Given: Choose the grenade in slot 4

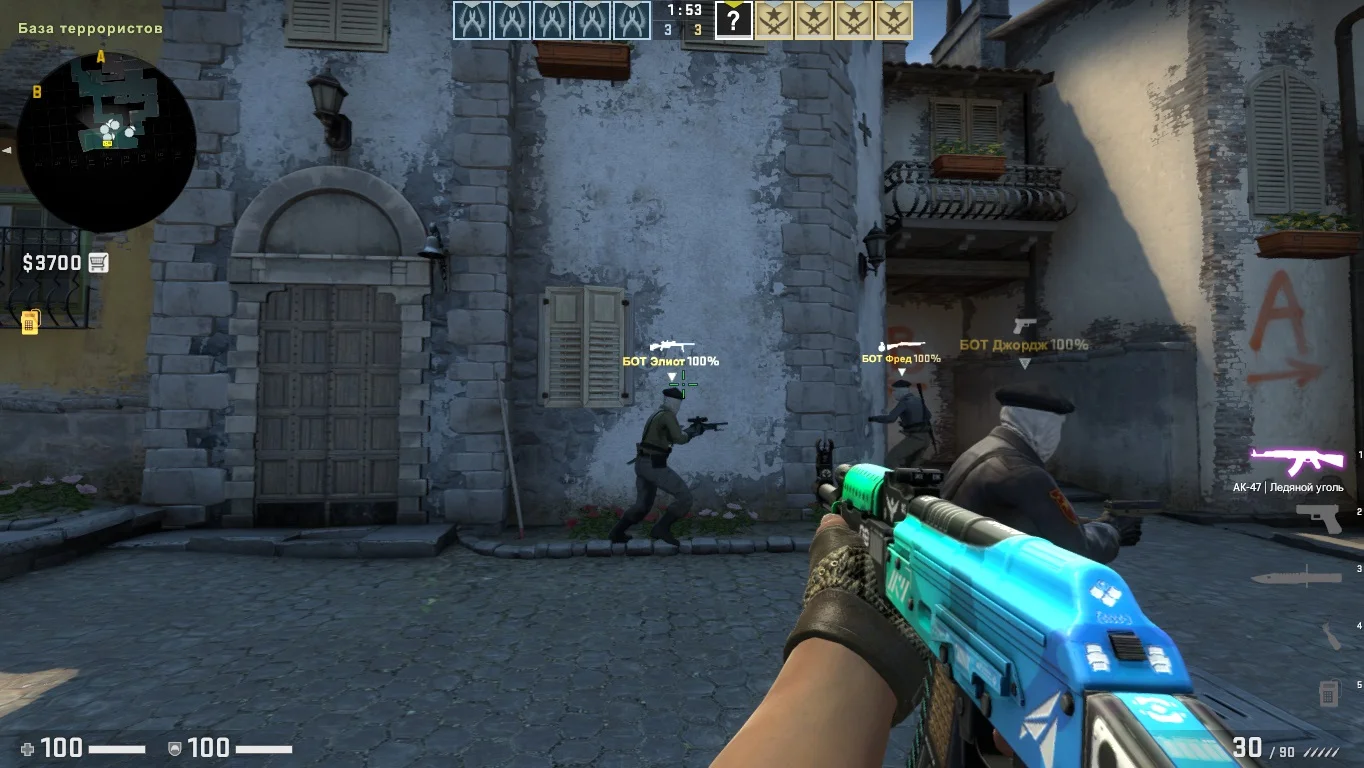Looking at the screenshot, I should pyautogui.click(x=1330, y=636).
